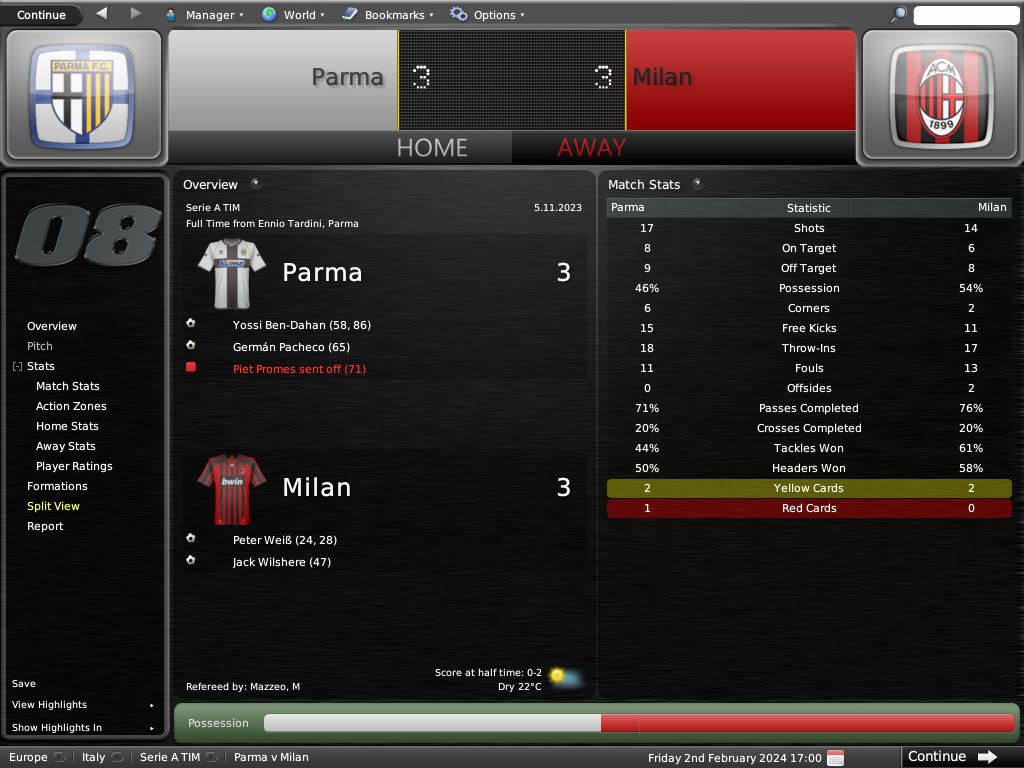The width and height of the screenshot is (1024, 768).
Task: Open the Bookmarks menu
Action: (387, 15)
